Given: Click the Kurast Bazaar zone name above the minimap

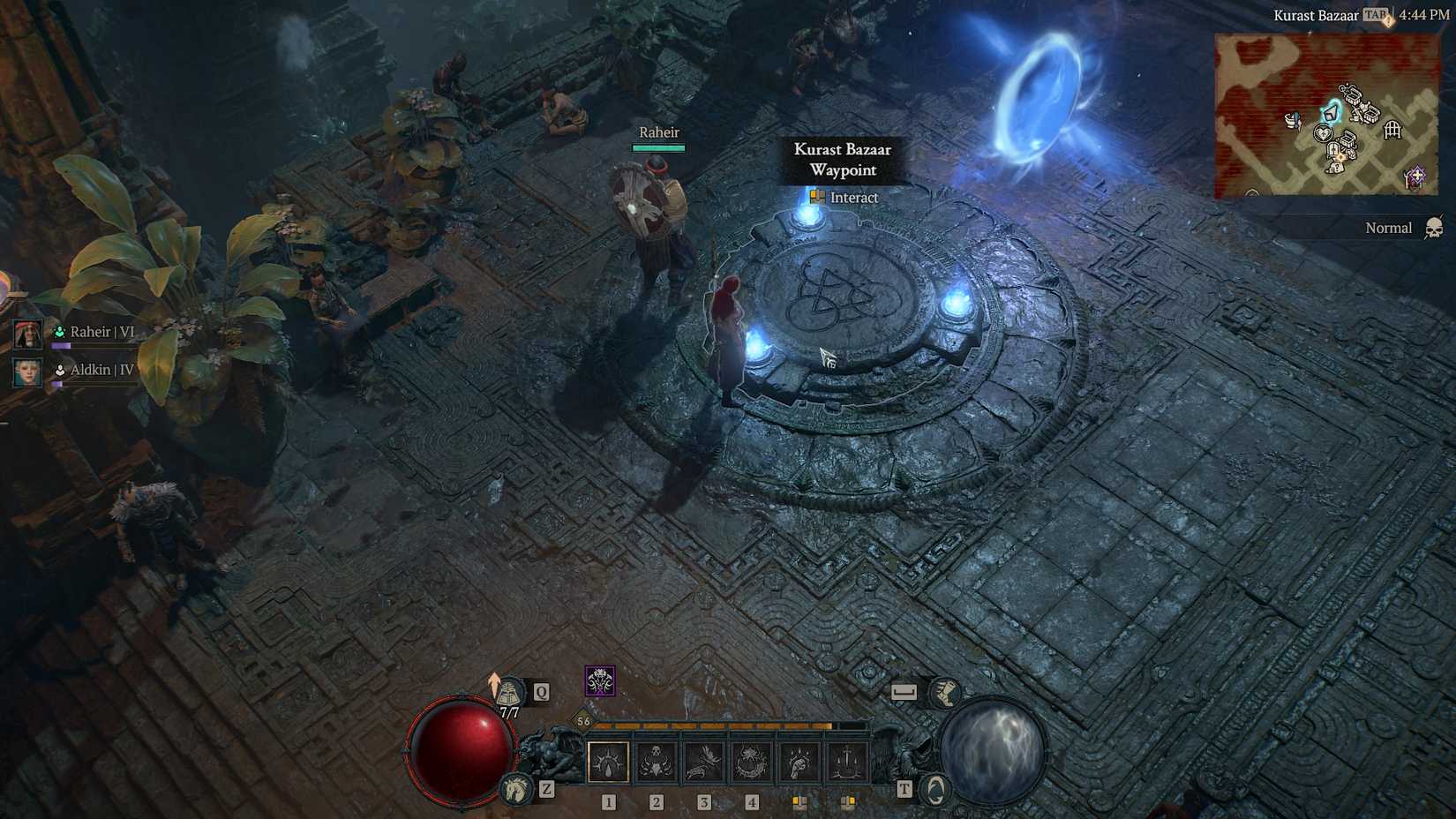Looking at the screenshot, I should 1317,15.
